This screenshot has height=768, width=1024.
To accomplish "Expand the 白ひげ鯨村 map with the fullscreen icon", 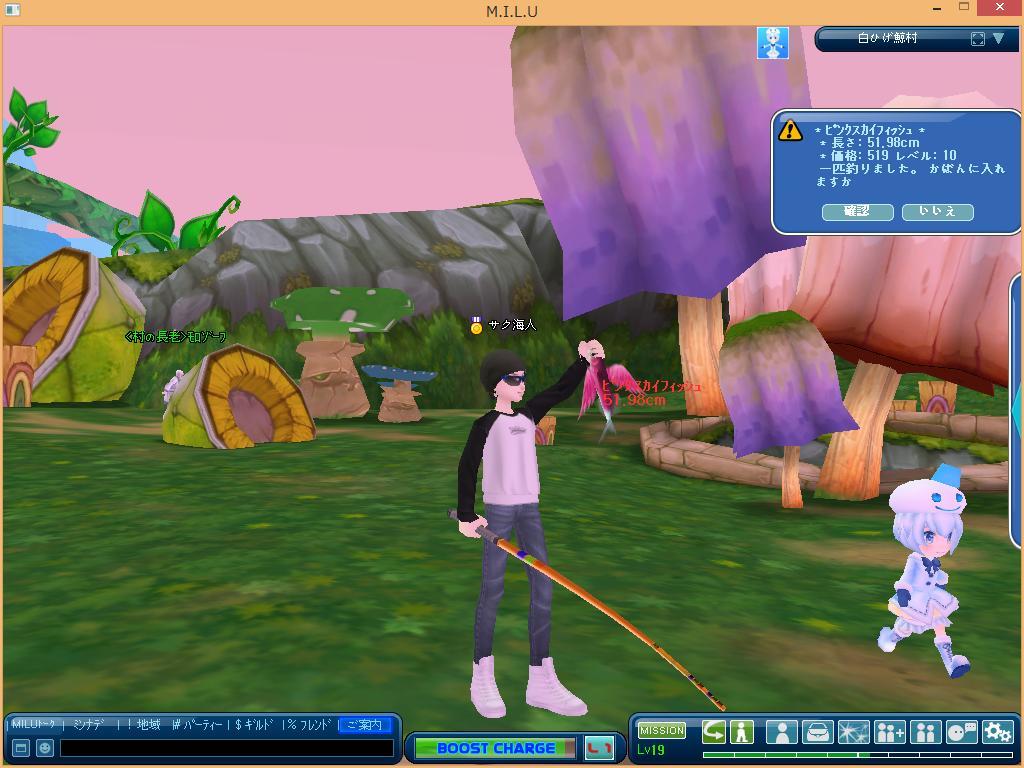I will tap(978, 39).
